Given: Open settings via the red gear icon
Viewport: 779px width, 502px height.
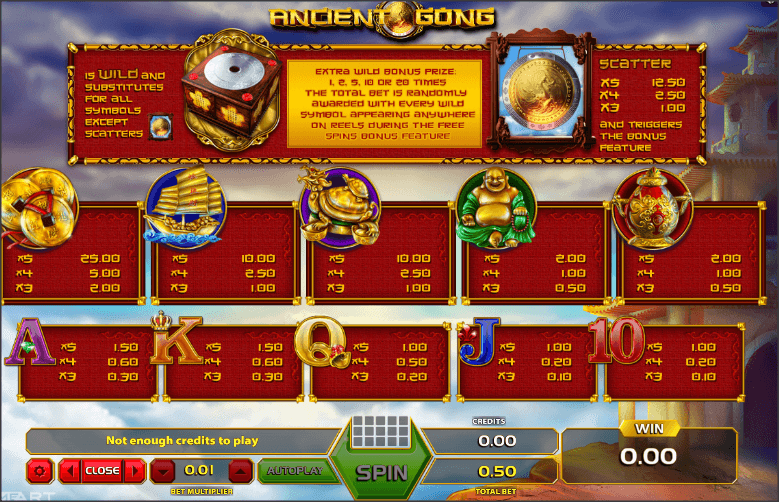Looking at the screenshot, I should click(40, 470).
